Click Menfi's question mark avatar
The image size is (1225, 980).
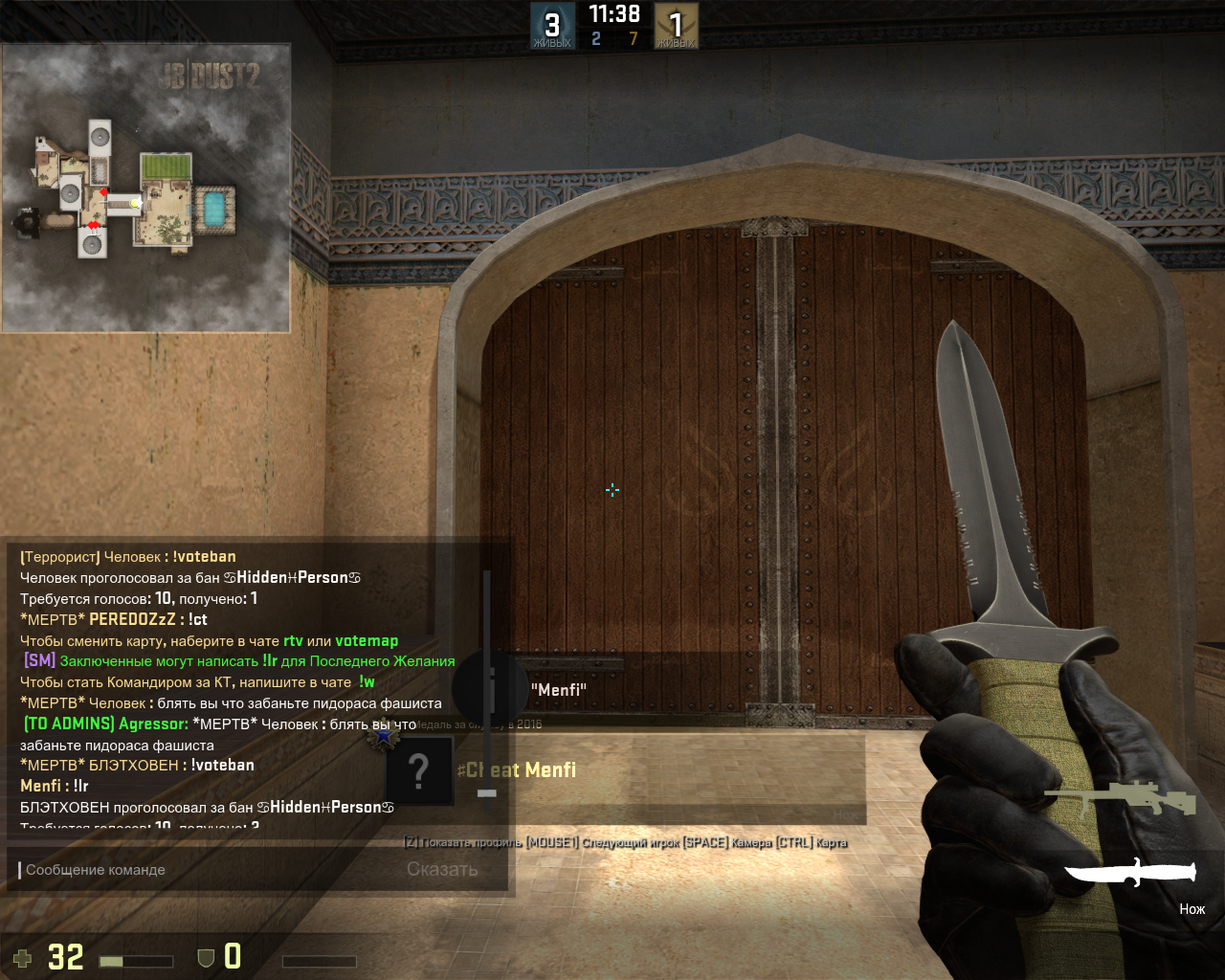tap(418, 770)
